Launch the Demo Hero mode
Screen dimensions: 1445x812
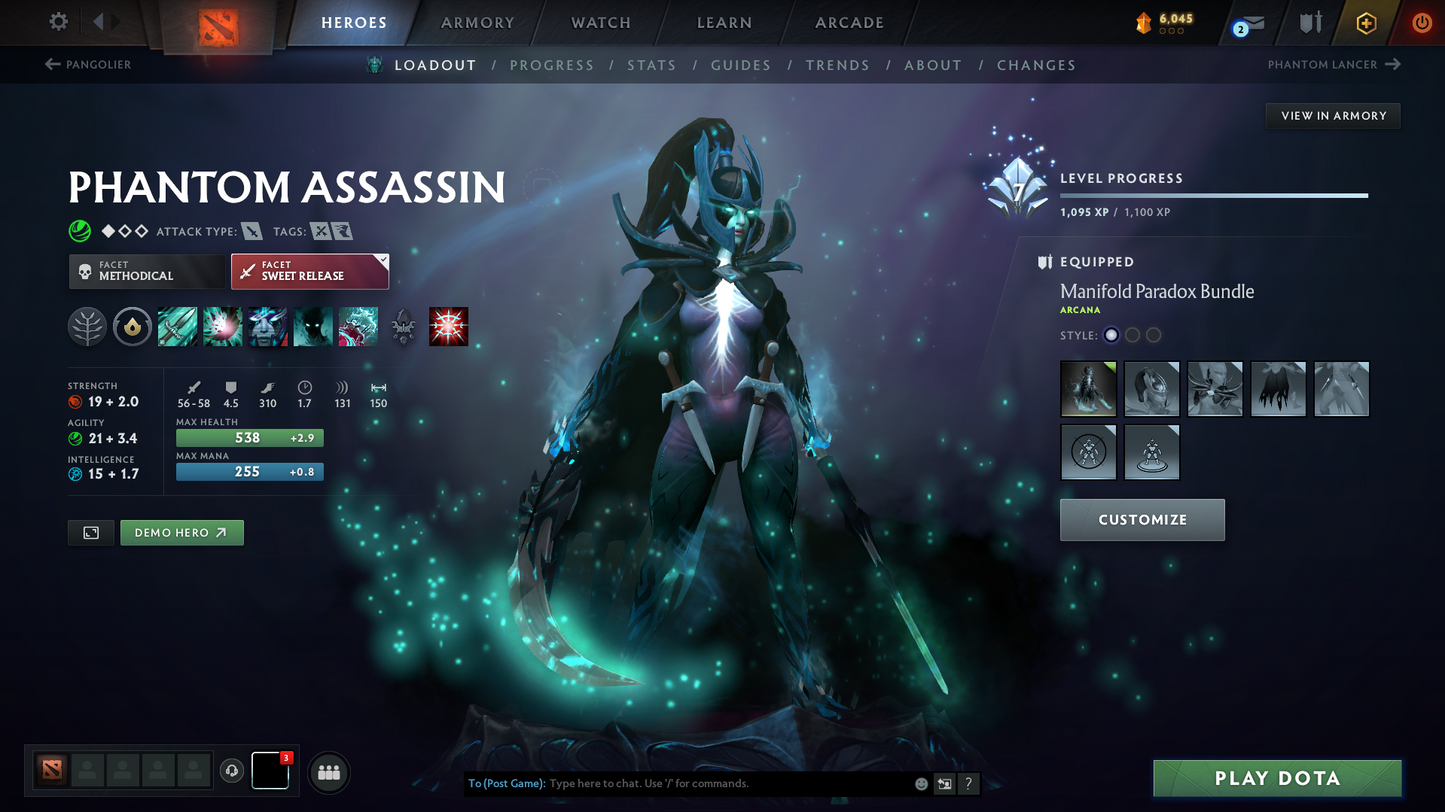coord(181,533)
